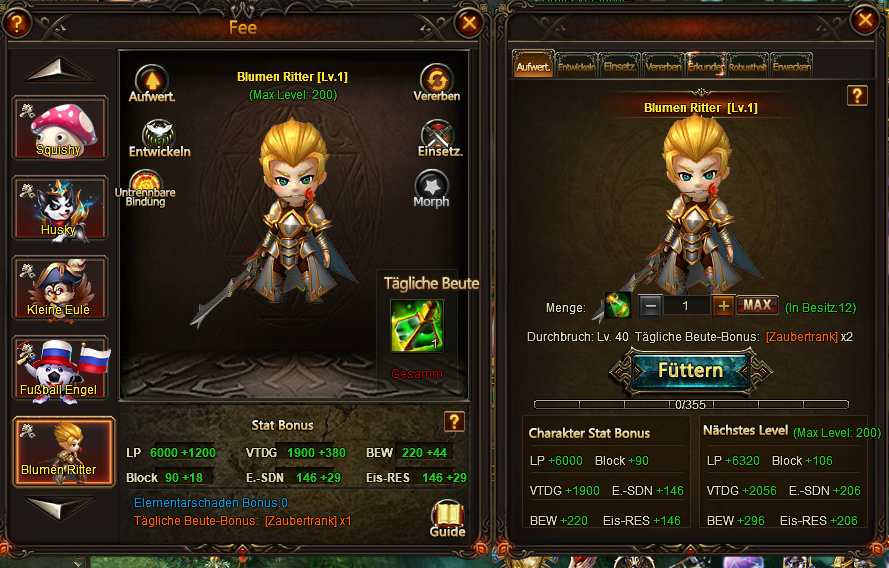Viewport: 889px width, 568px height.
Task: Feed the fairy with the Füttern button
Action: pyautogui.click(x=690, y=371)
